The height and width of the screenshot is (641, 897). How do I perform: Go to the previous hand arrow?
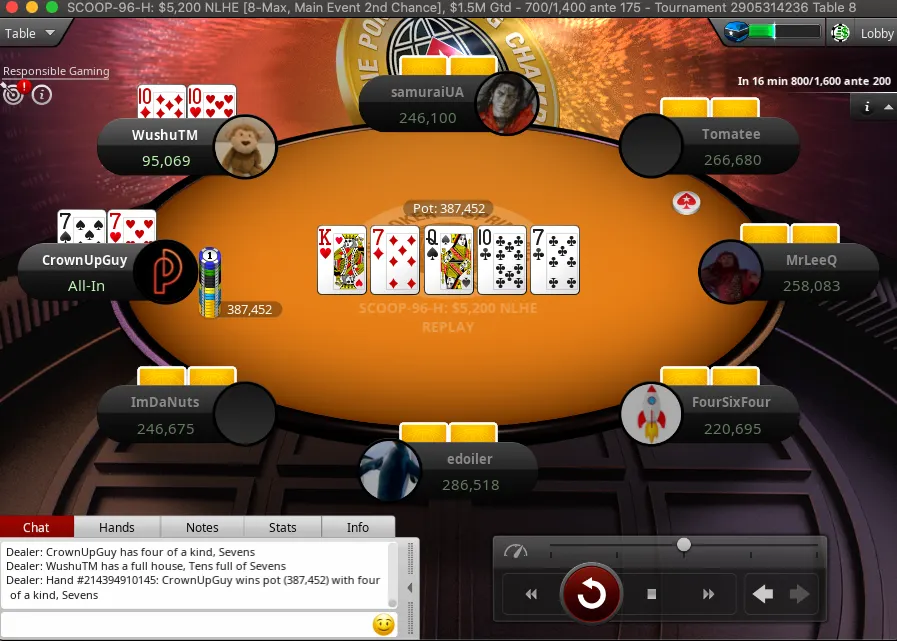click(x=763, y=594)
